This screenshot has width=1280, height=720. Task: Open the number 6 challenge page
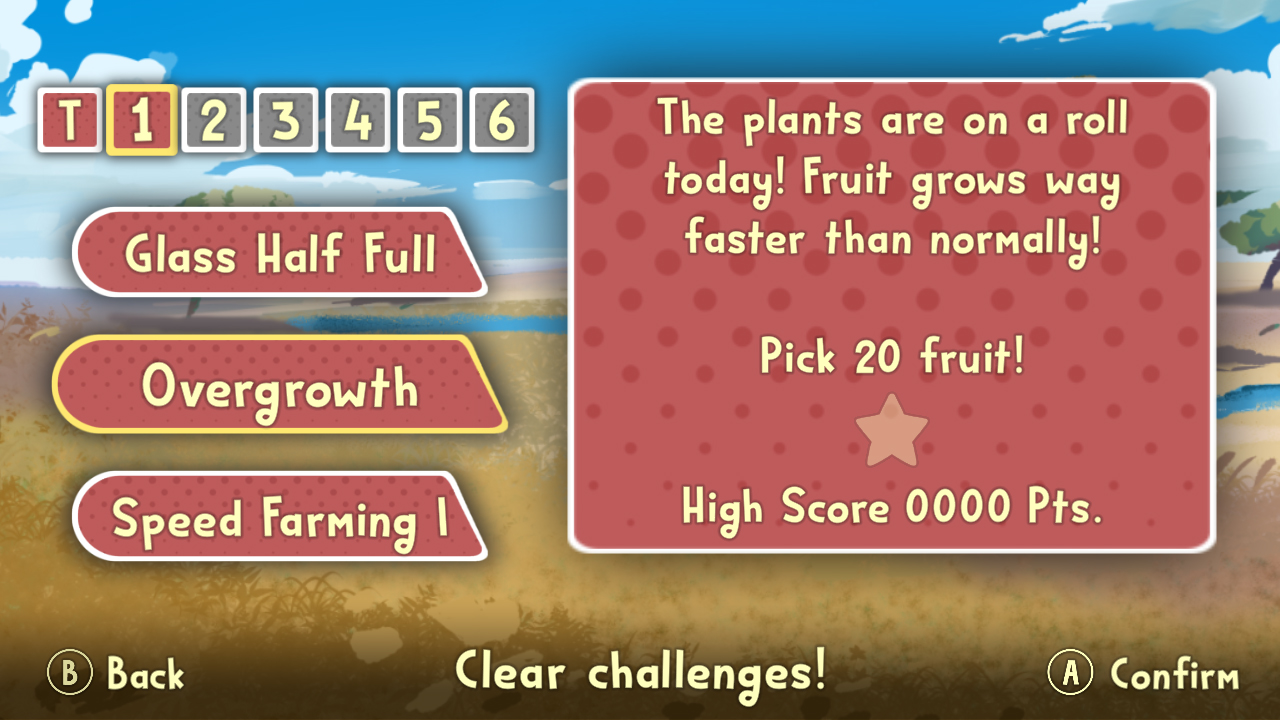[x=501, y=120]
